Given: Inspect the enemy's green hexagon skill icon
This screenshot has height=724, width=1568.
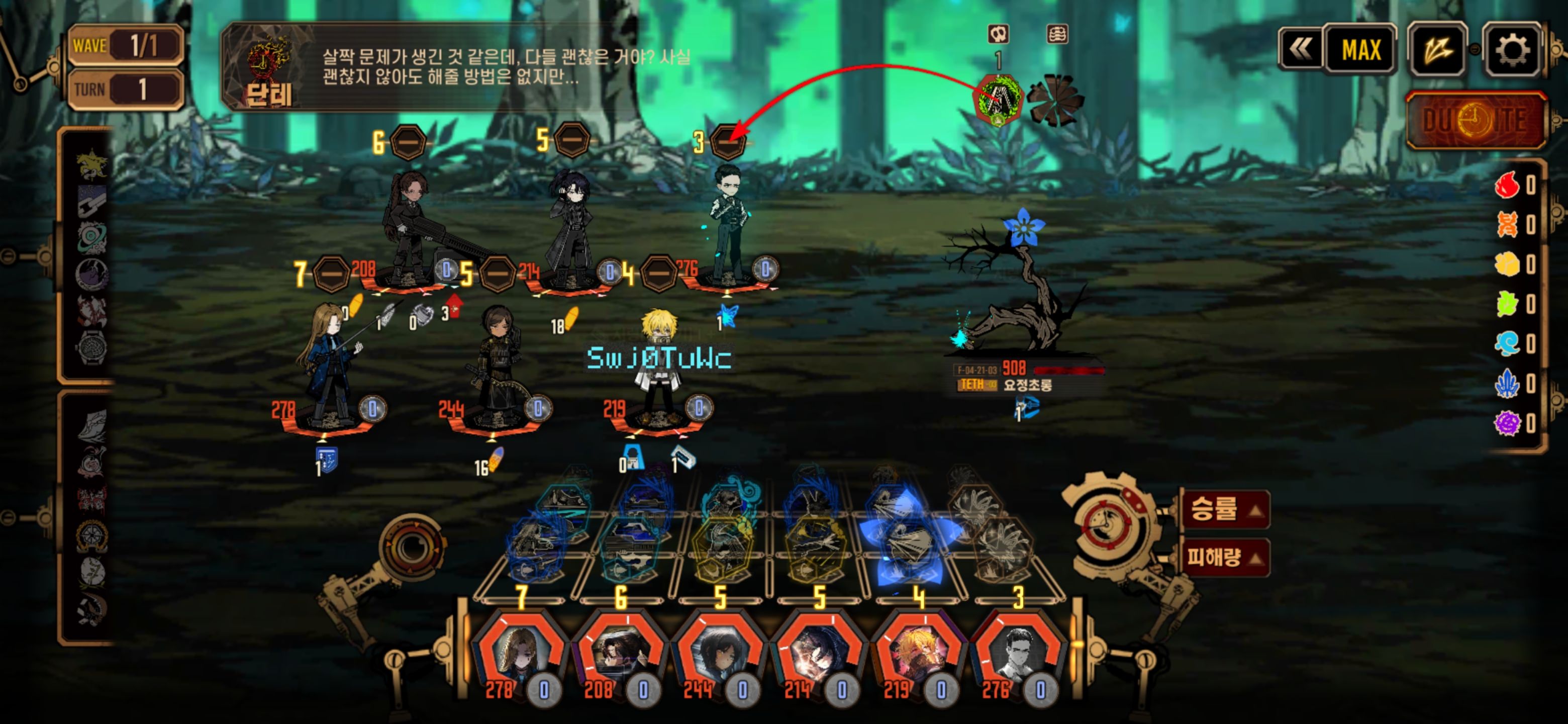Looking at the screenshot, I should (998, 99).
